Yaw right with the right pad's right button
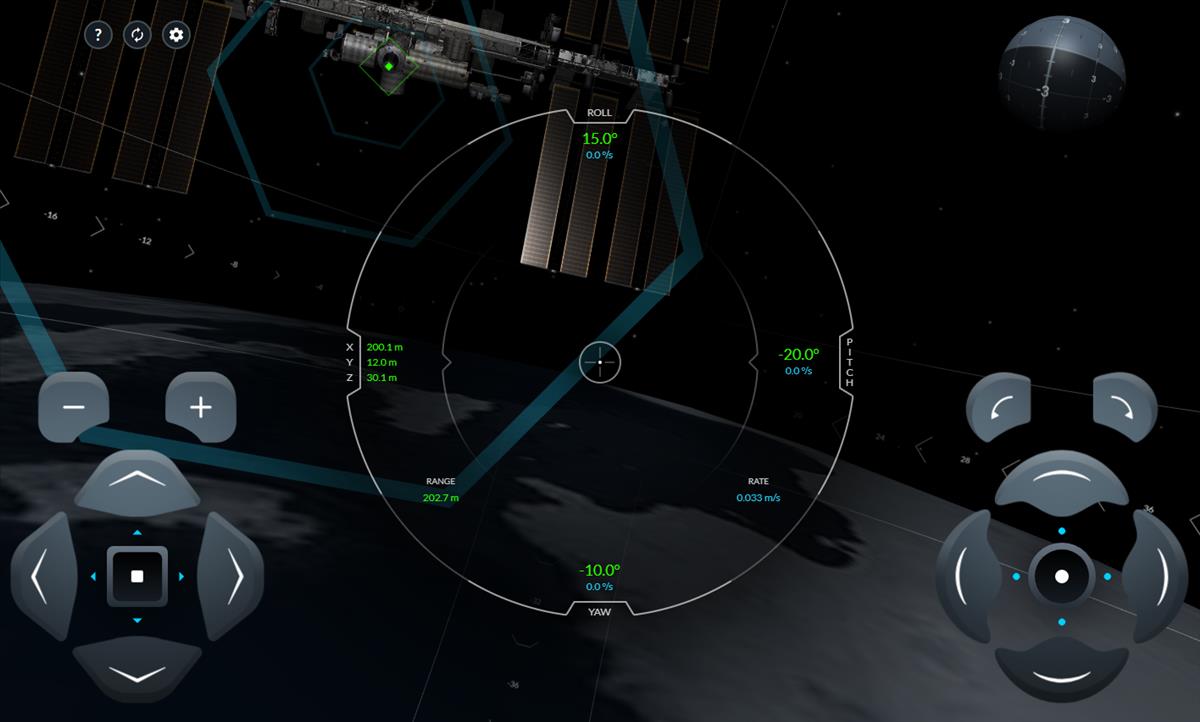This screenshot has height=722, width=1200. [x=1159, y=577]
